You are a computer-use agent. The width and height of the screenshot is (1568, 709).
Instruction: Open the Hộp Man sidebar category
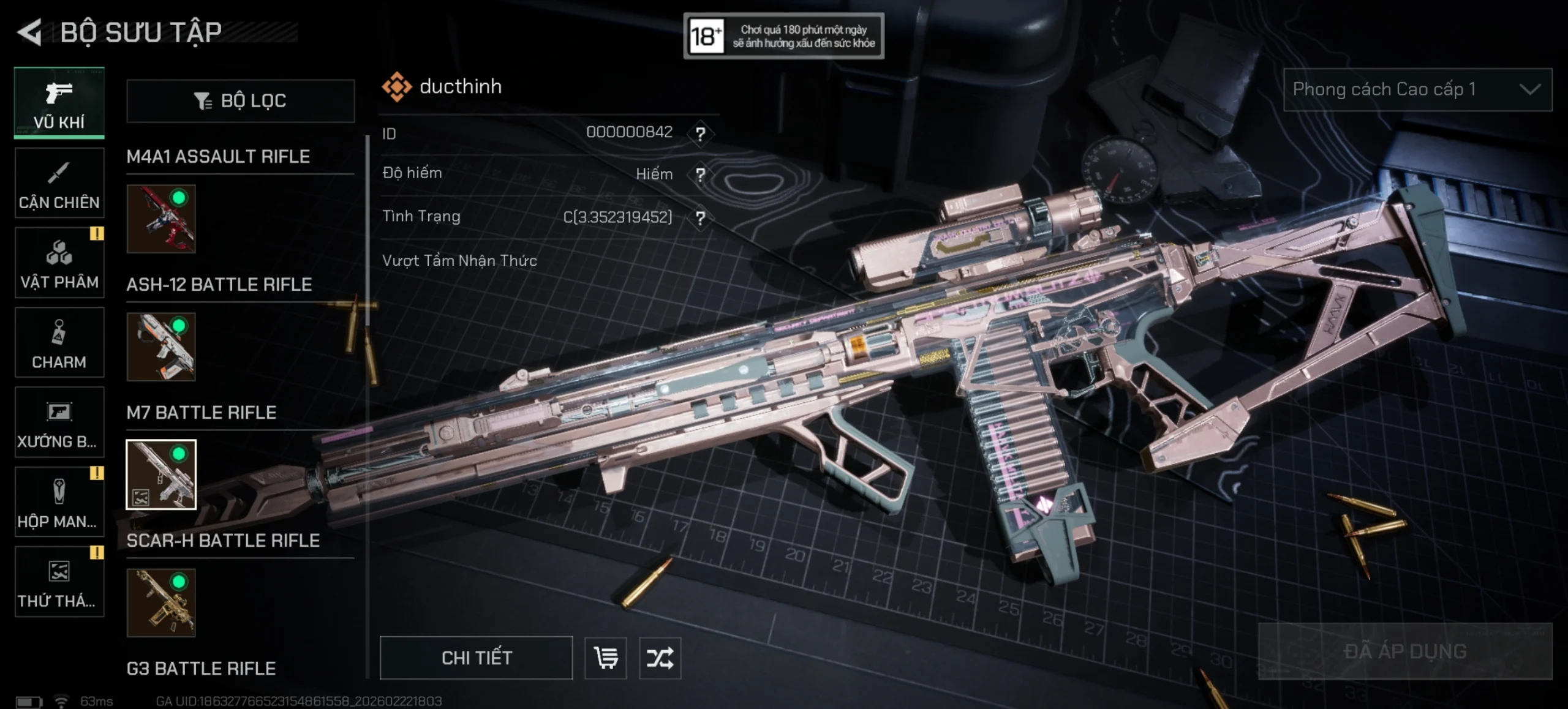(59, 502)
